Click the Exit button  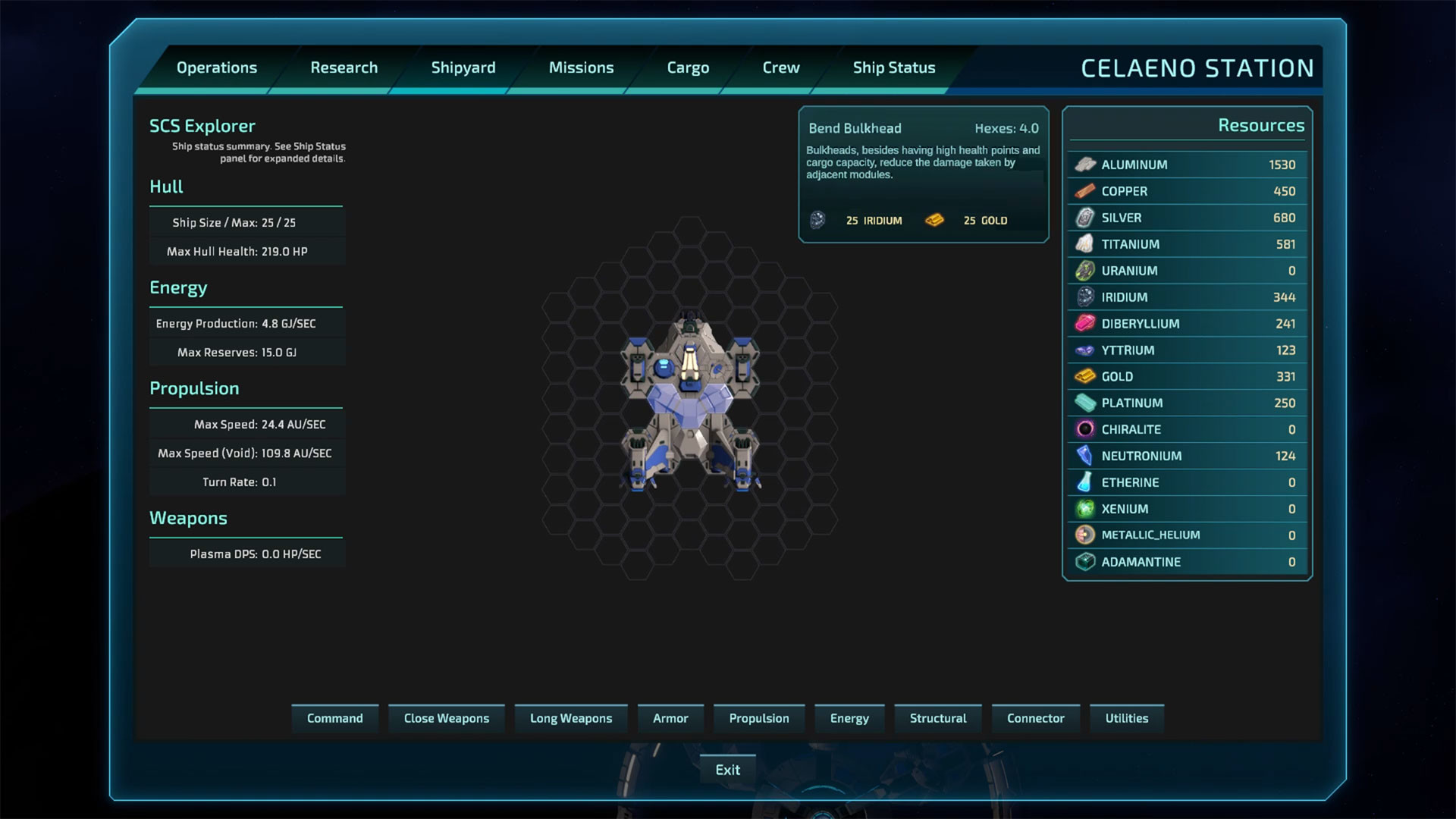[727, 769]
